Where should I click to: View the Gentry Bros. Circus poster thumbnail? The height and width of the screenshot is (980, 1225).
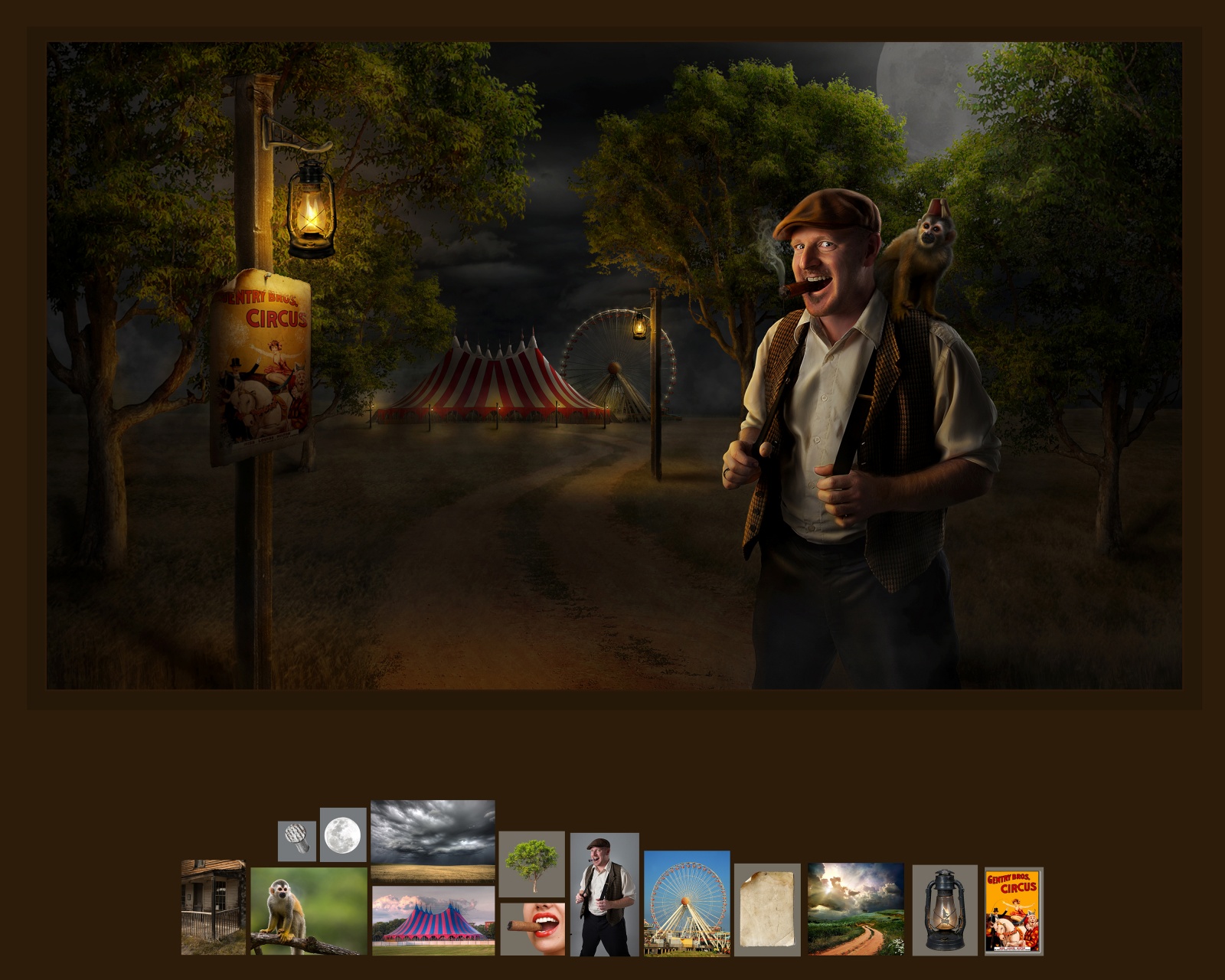(1013, 911)
